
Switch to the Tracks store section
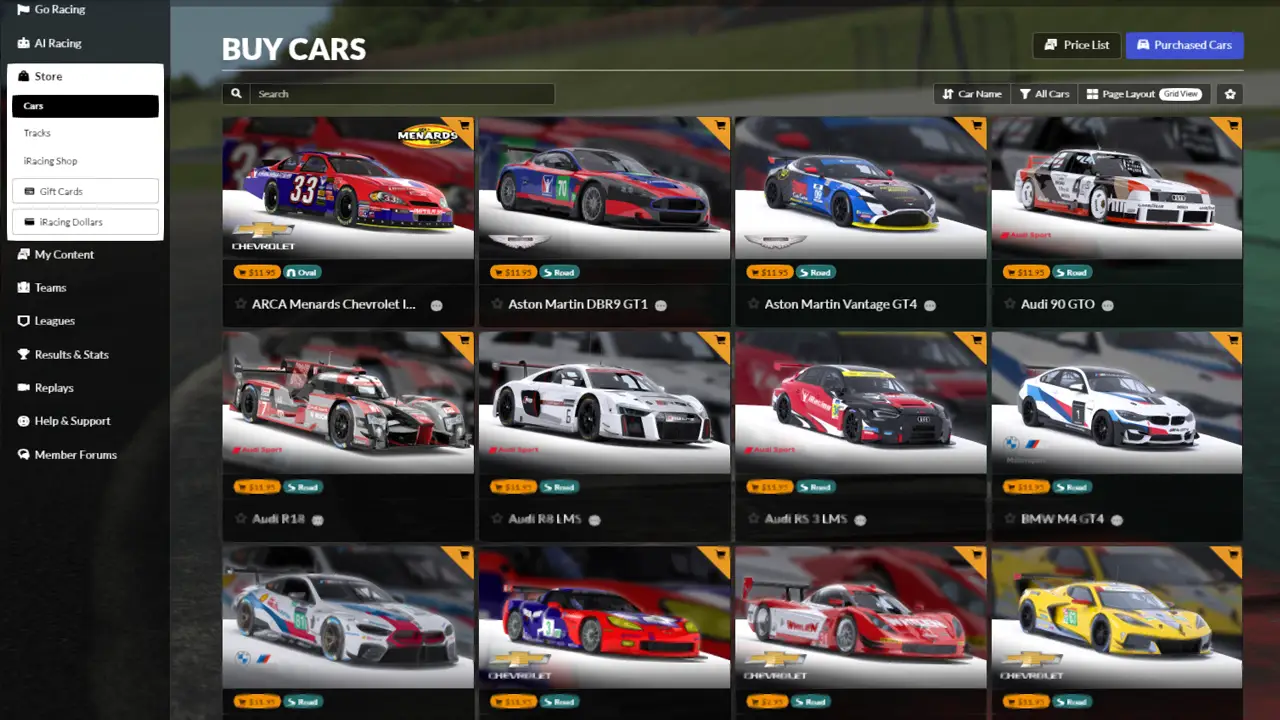click(37, 133)
